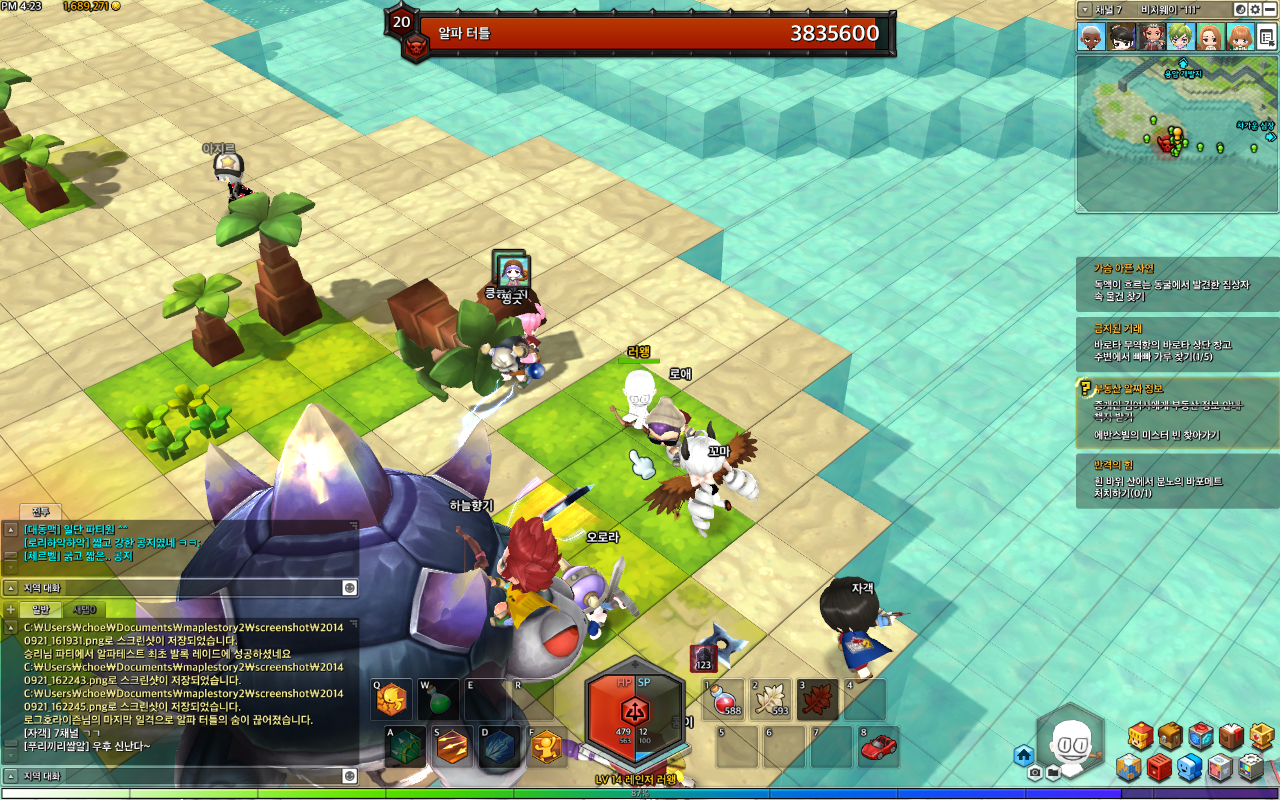
Task: Open the emoticon picker in lower chat
Action: [350, 776]
